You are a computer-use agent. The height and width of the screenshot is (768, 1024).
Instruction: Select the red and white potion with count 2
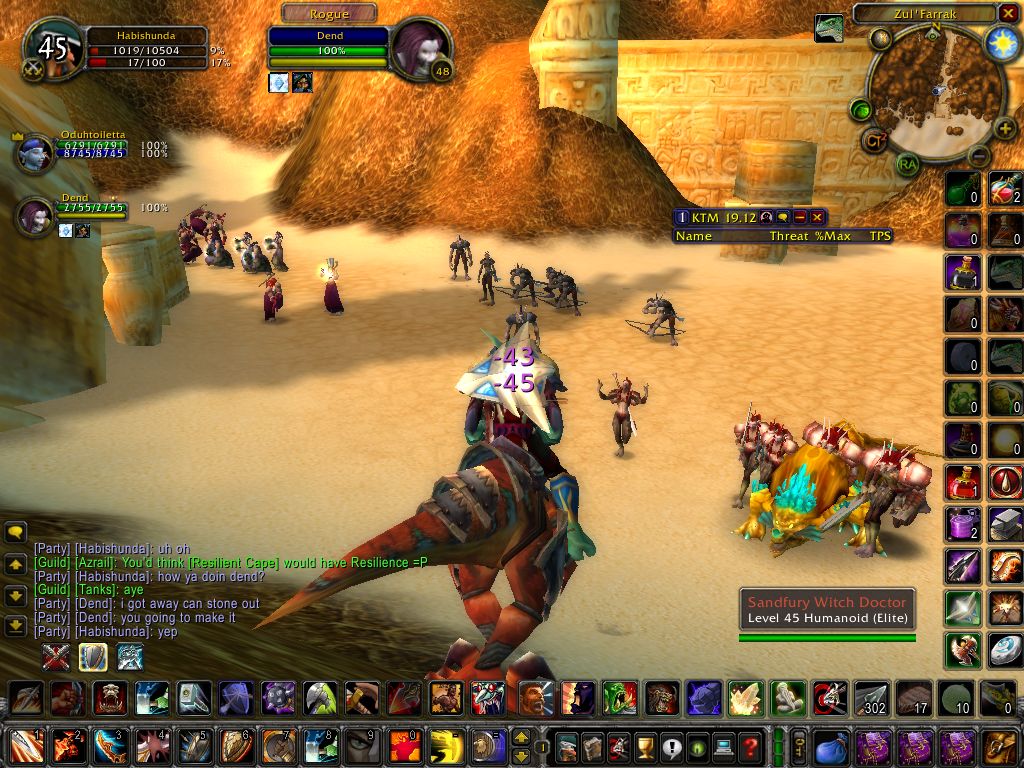coord(1004,189)
